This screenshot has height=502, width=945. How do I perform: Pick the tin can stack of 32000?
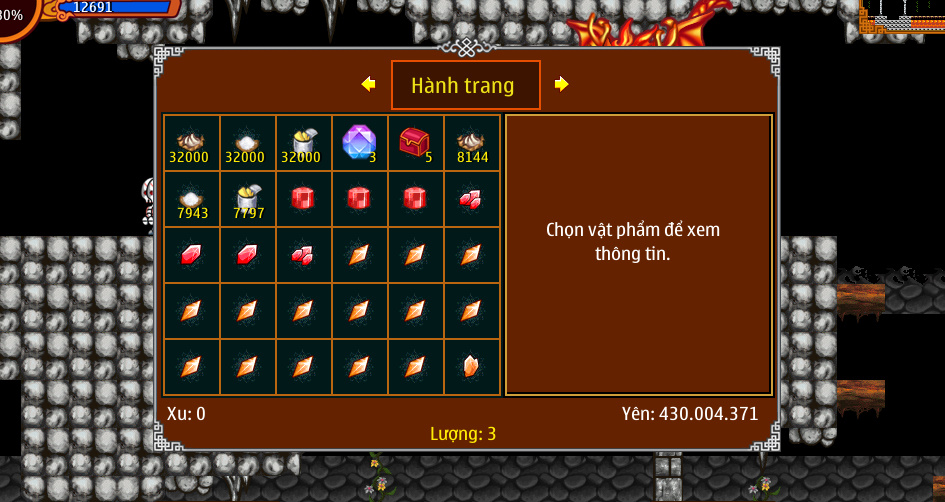(x=302, y=142)
